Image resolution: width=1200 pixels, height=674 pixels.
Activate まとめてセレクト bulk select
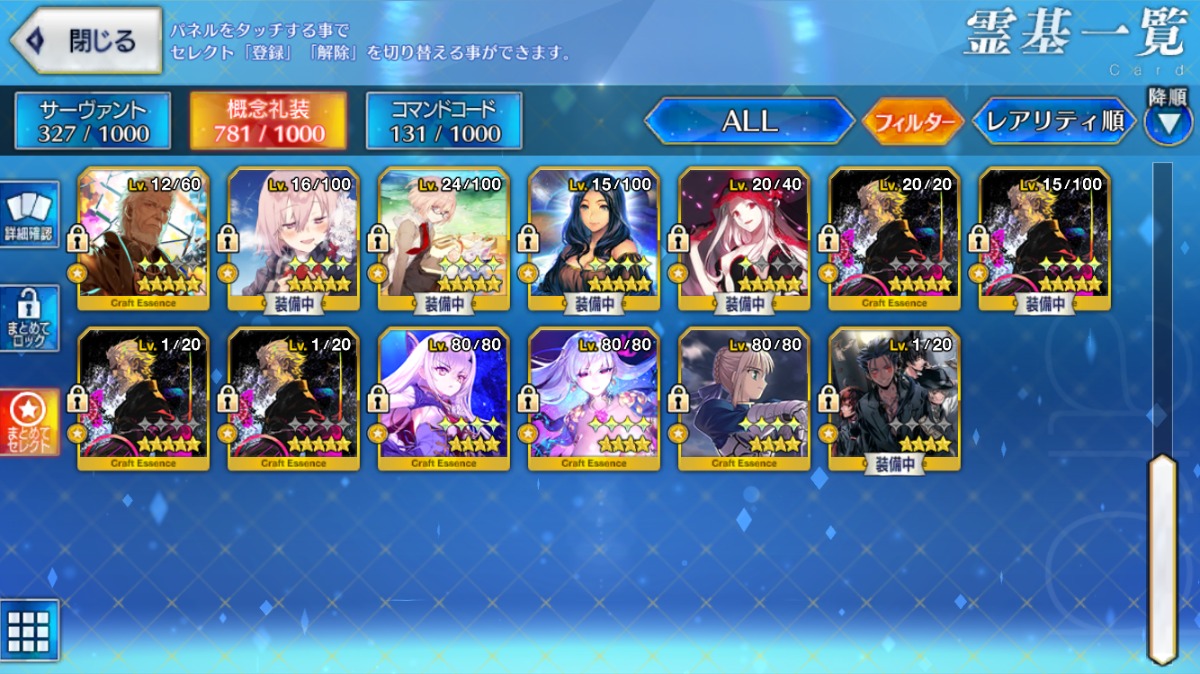(x=28, y=422)
